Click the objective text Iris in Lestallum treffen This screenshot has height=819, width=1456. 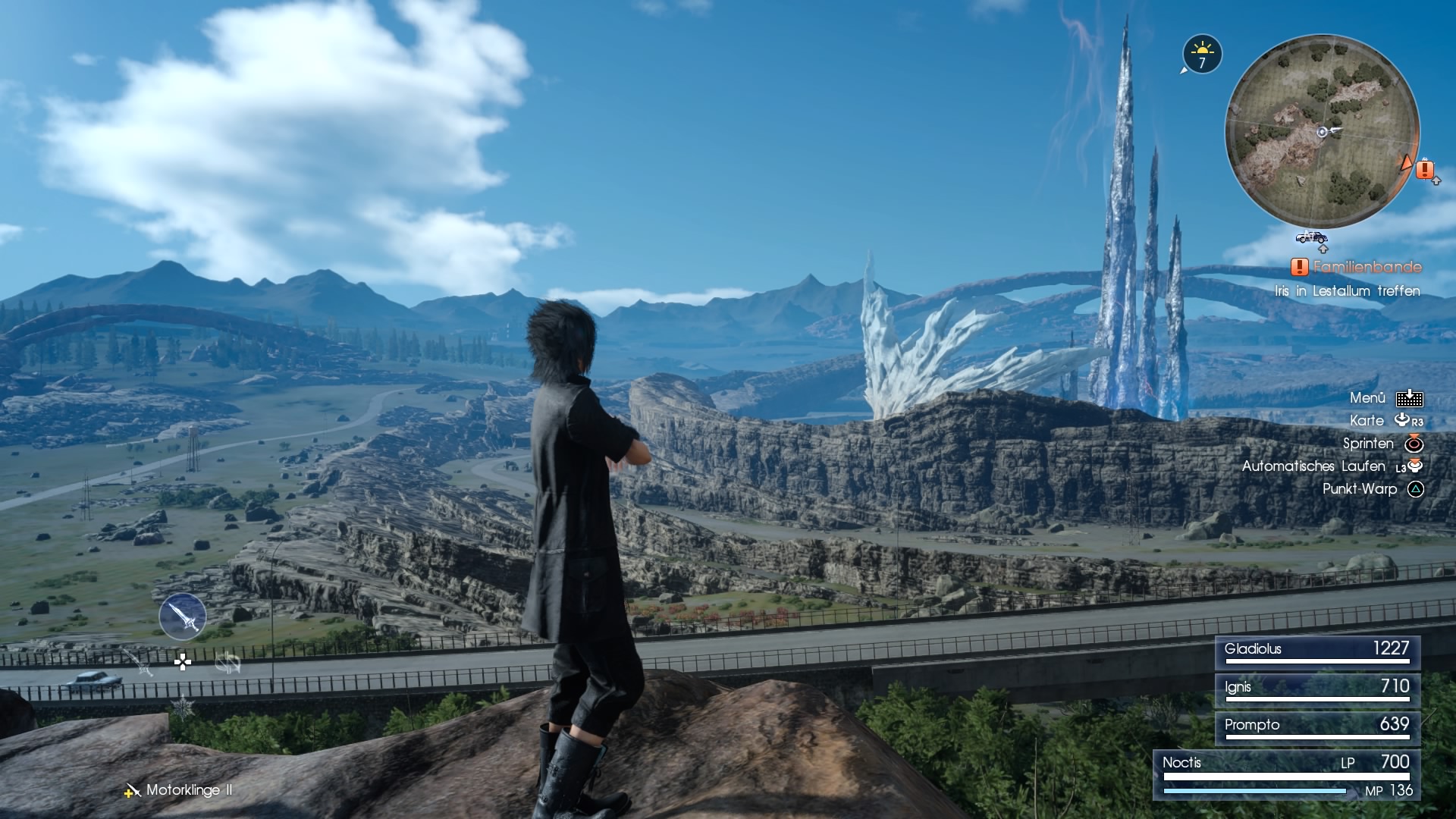[x=1347, y=291]
